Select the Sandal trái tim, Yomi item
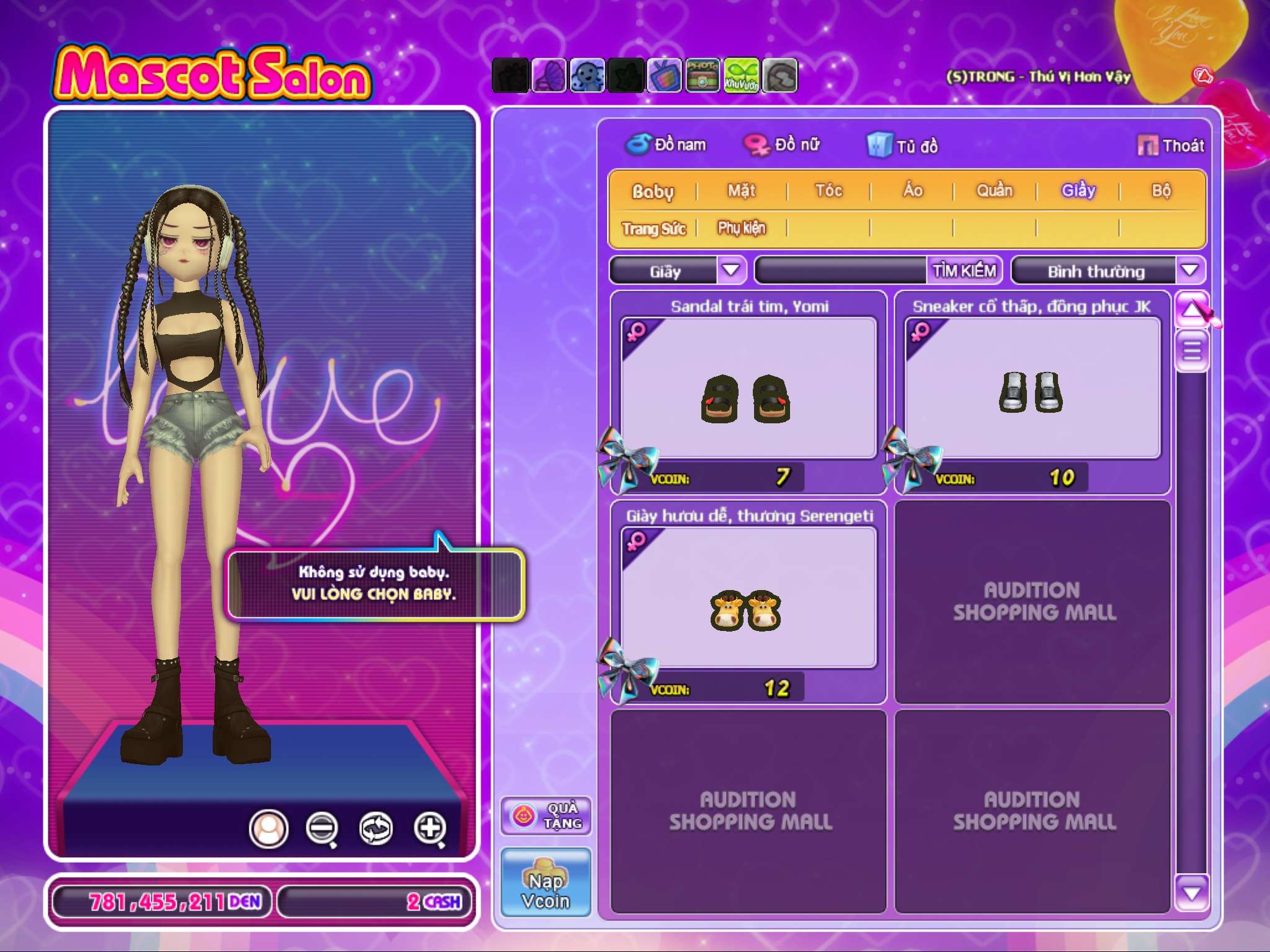Screen dimensions: 1270x952 click(x=748, y=389)
